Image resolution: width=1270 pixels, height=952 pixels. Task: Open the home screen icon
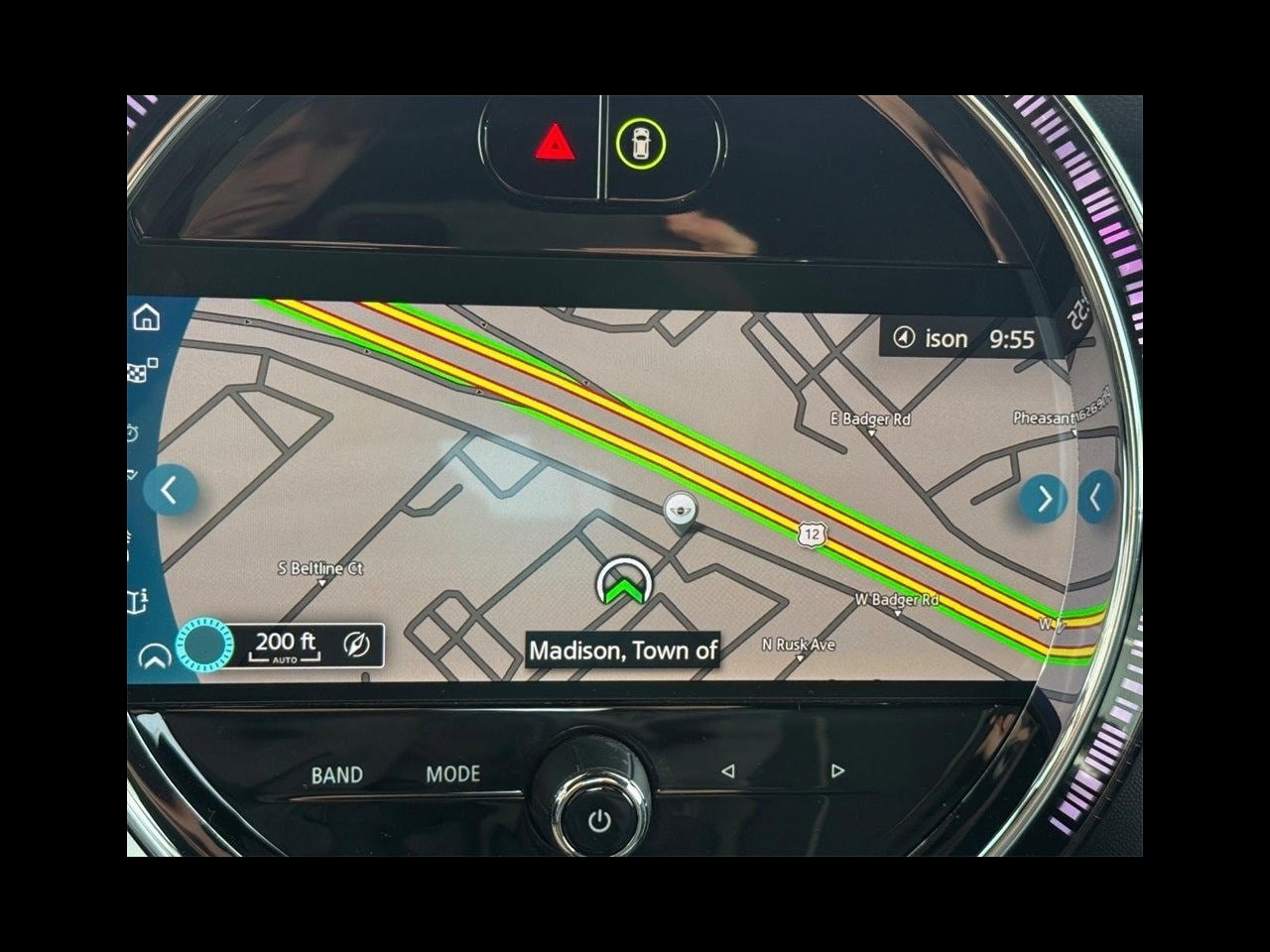pyautogui.click(x=147, y=317)
